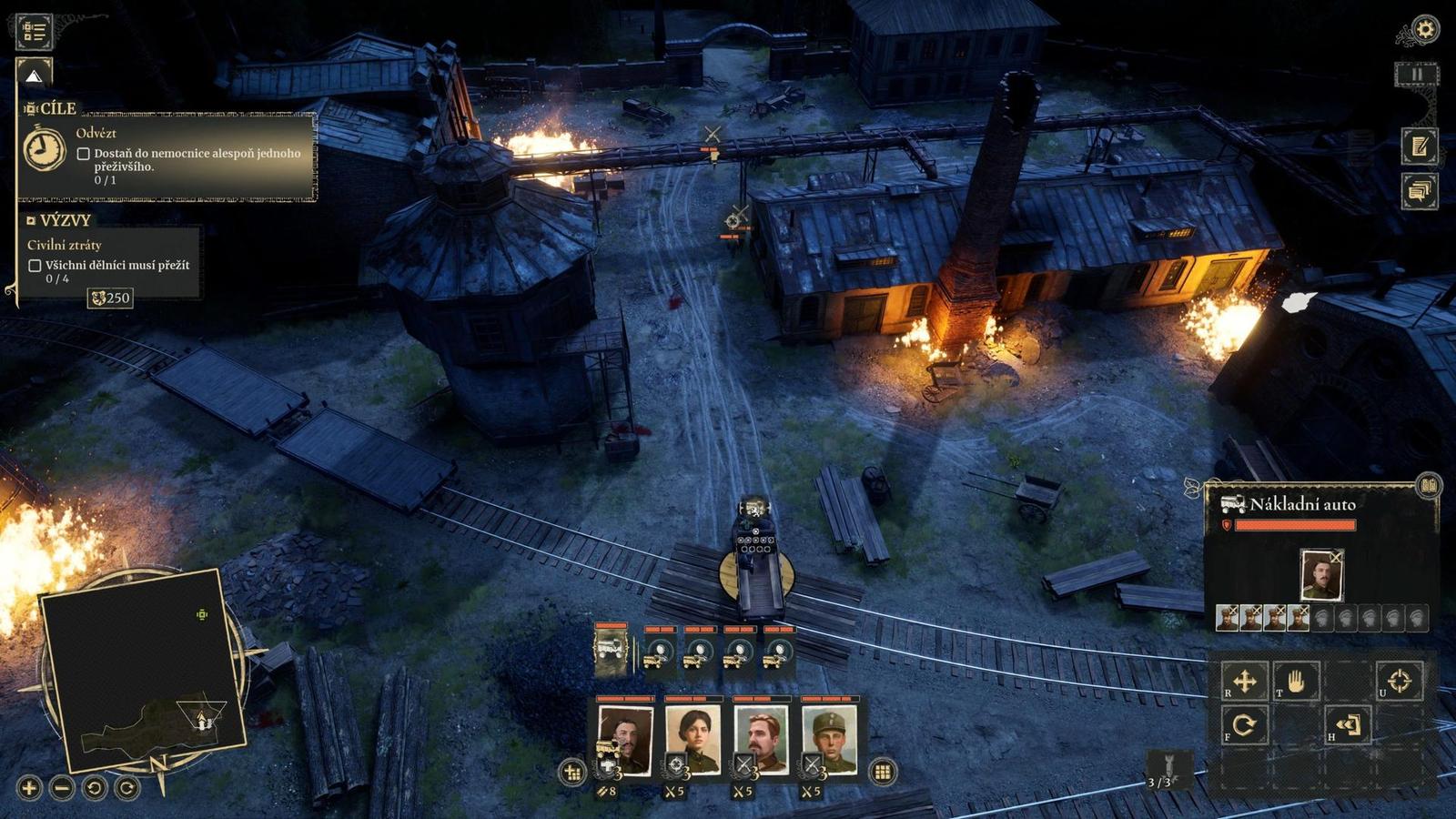This screenshot has width=1456, height=819.
Task: Pause the game with the pause button
Action: pos(1417,75)
